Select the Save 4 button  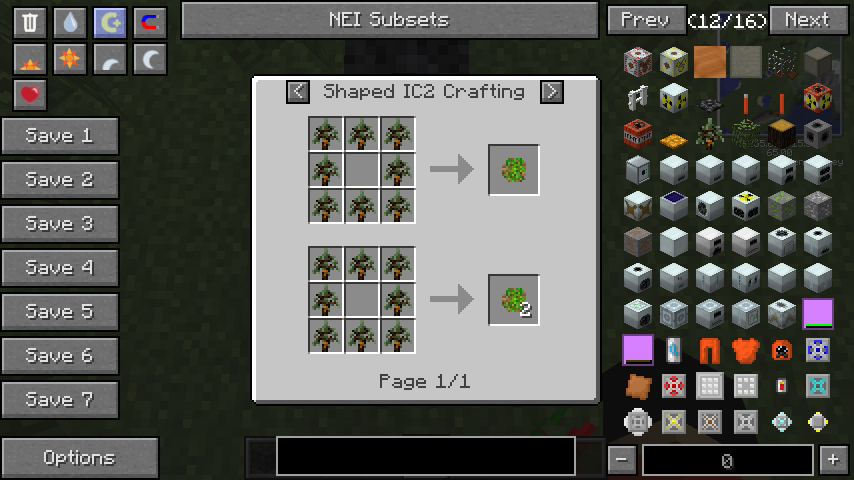pyautogui.click(x=60, y=268)
